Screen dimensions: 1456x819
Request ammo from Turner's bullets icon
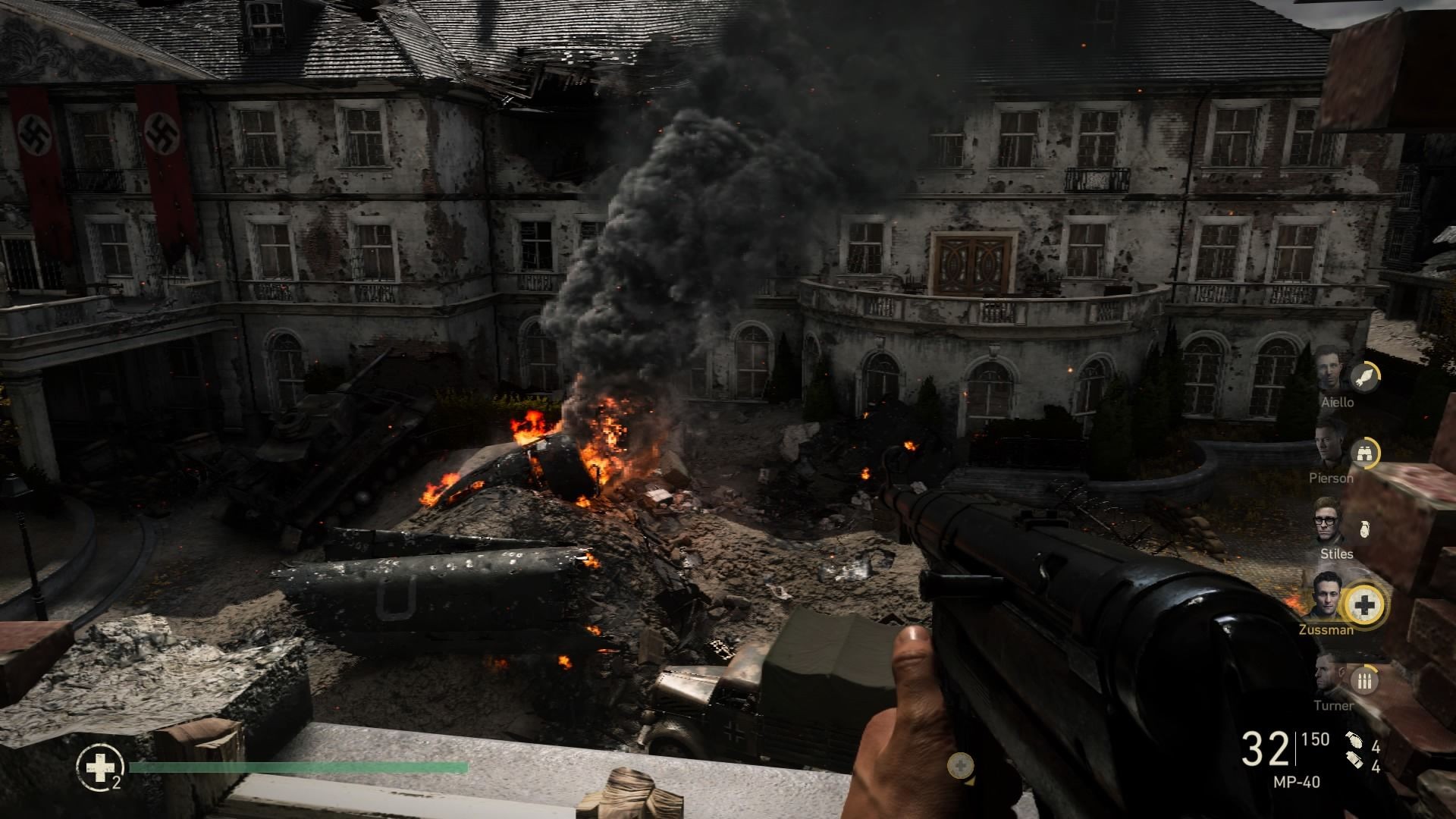tap(1365, 680)
